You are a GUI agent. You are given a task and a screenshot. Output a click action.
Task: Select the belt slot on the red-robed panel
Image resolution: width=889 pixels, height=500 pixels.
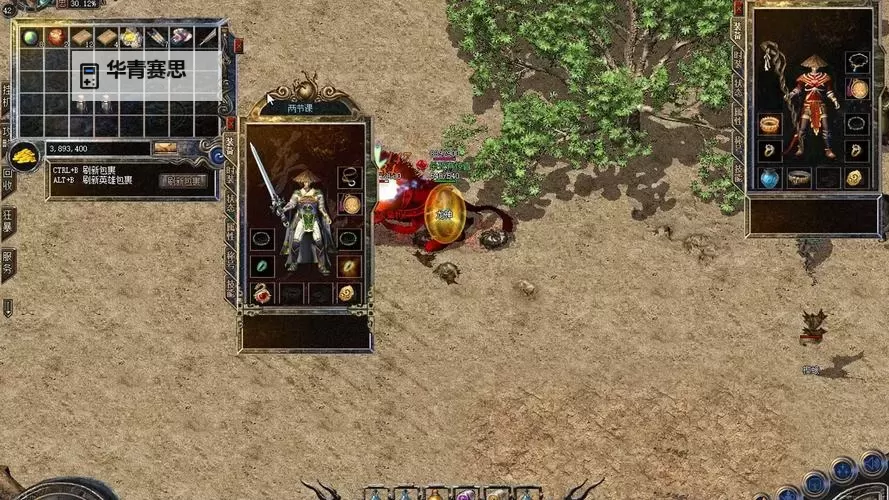tap(799, 178)
